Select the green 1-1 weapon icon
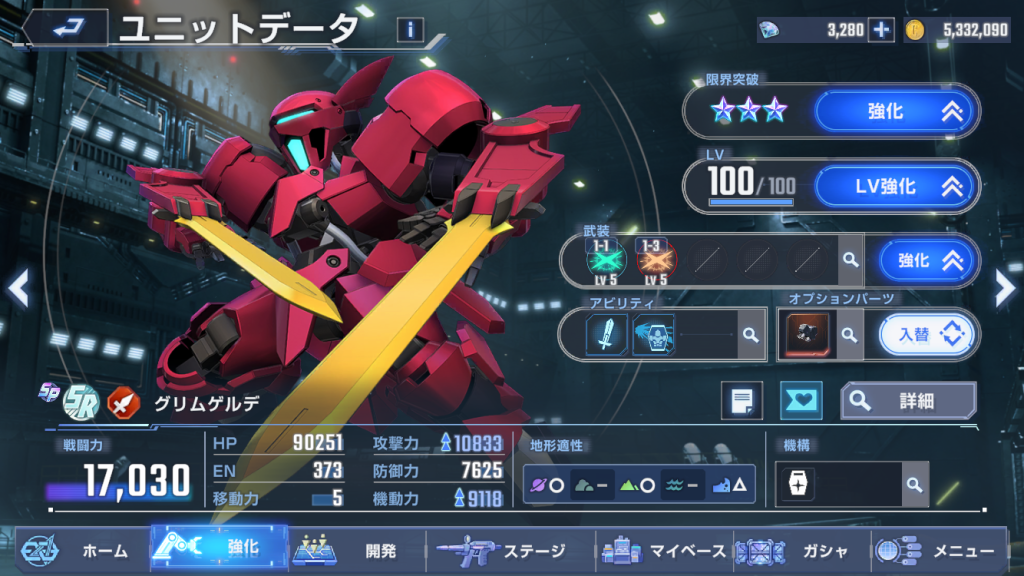 (606, 260)
